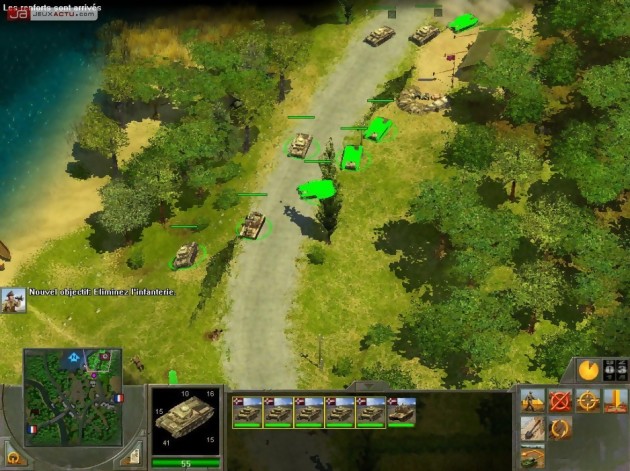Select the orange horseshoe button beside the minimap
Viewport: 630px width, 471px height.
tap(15, 457)
